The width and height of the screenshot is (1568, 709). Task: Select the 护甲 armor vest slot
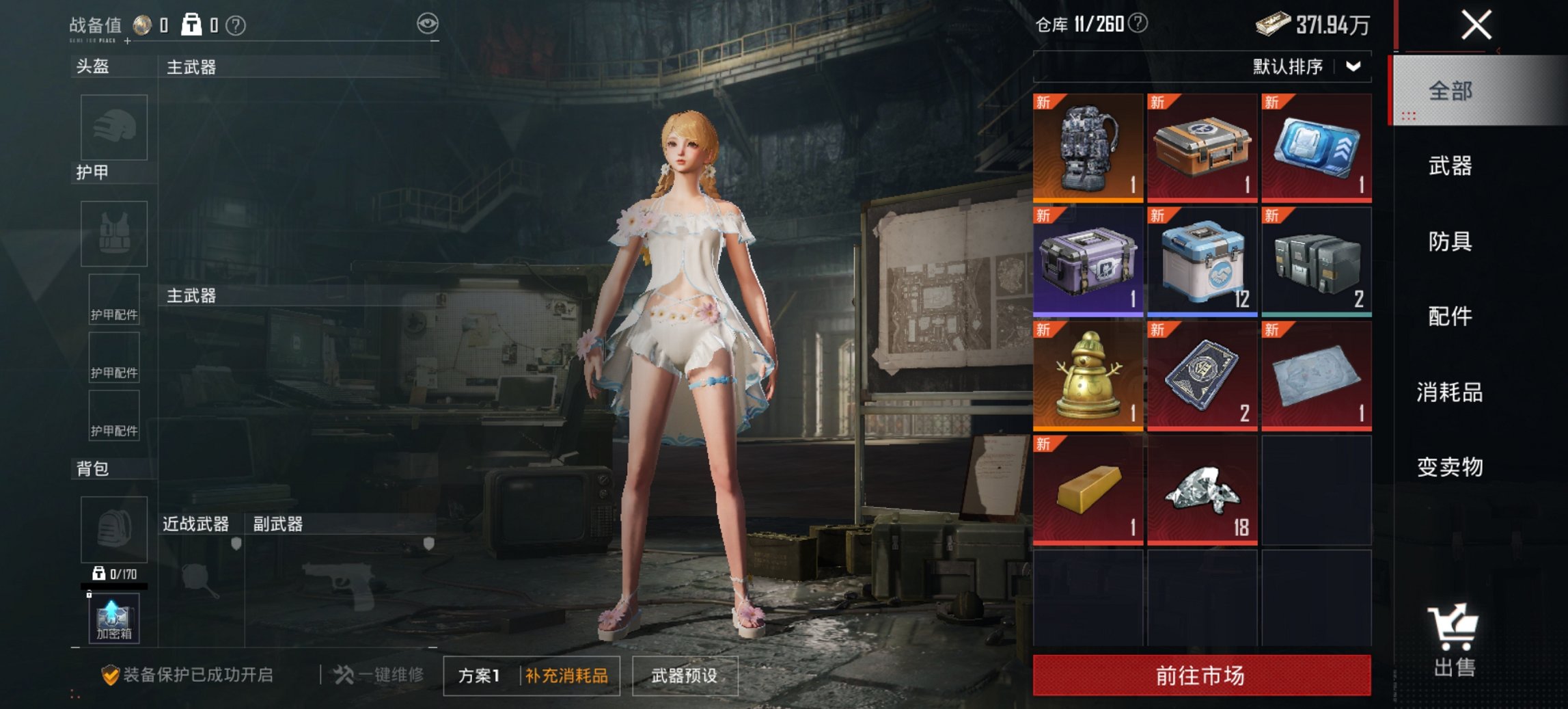click(x=114, y=232)
